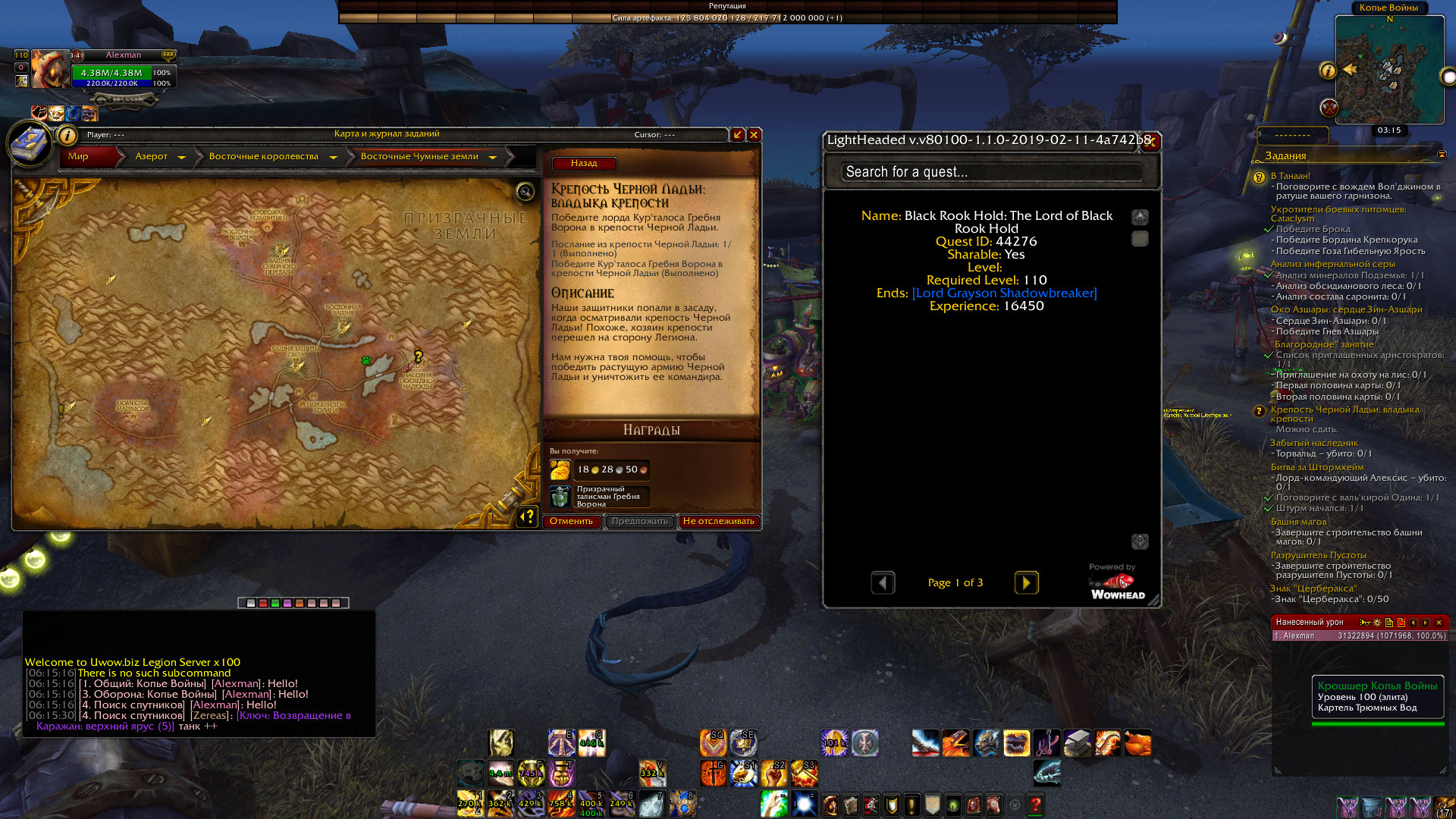Image resolution: width=1456 pixels, height=819 pixels.
Task: Open Восточные Чумные земли zone dropdown
Action: [493, 157]
